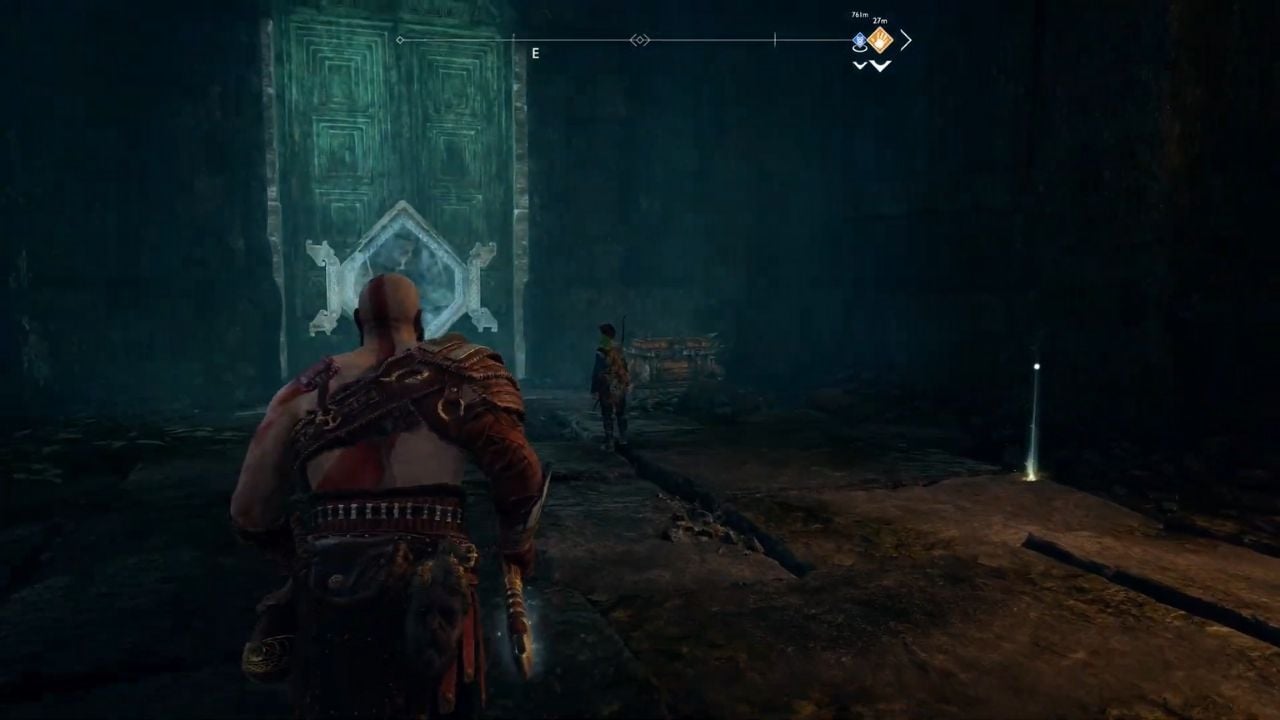1280x720 pixels.
Task: Click the compass bar's right arrow
Action: point(906,40)
